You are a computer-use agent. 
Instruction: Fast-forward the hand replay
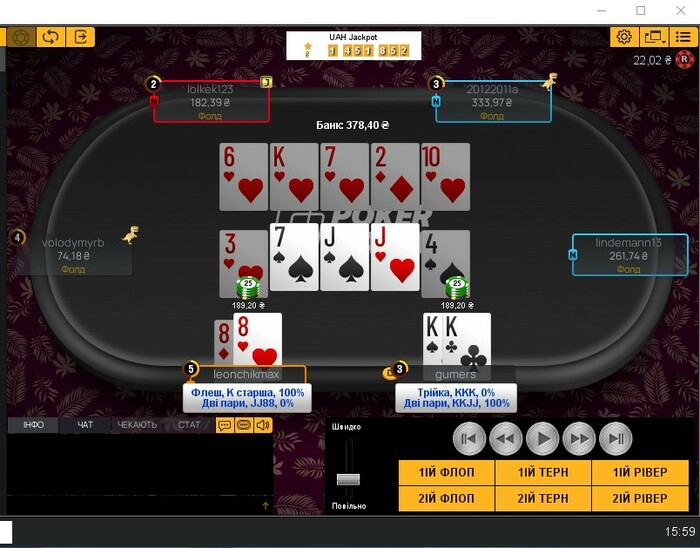(579, 438)
